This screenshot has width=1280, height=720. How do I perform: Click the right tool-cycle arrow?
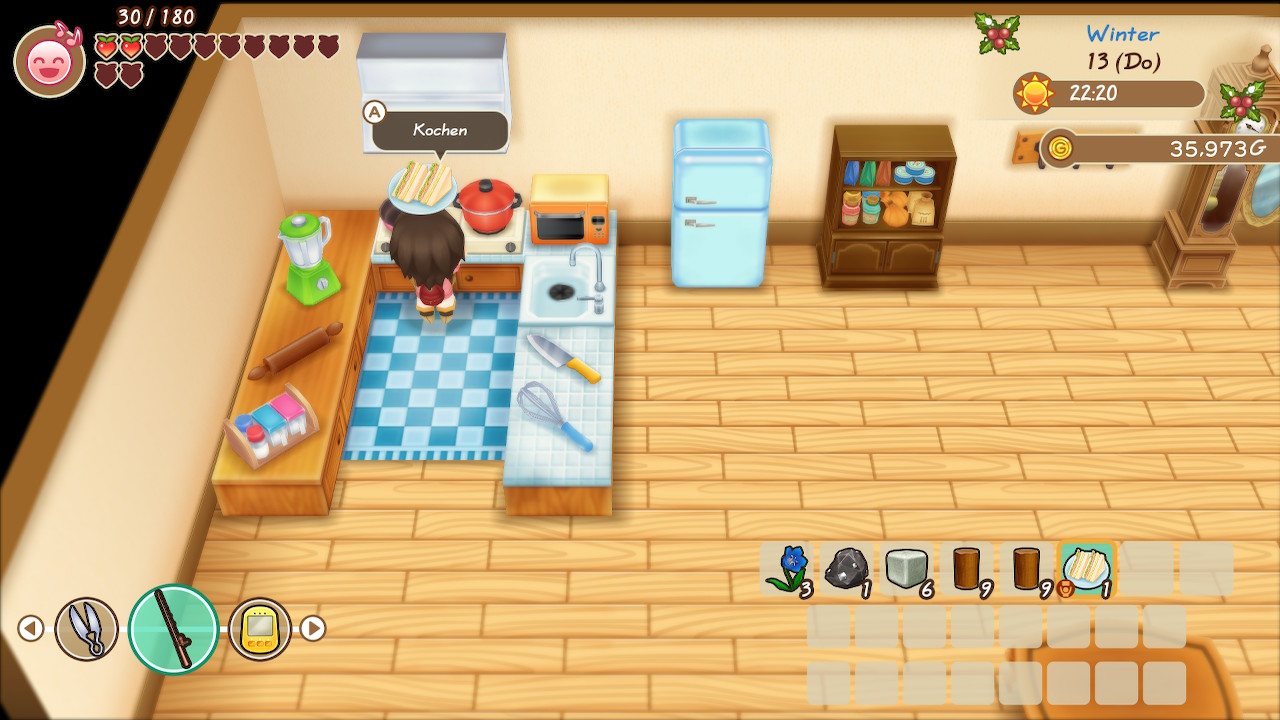(313, 628)
